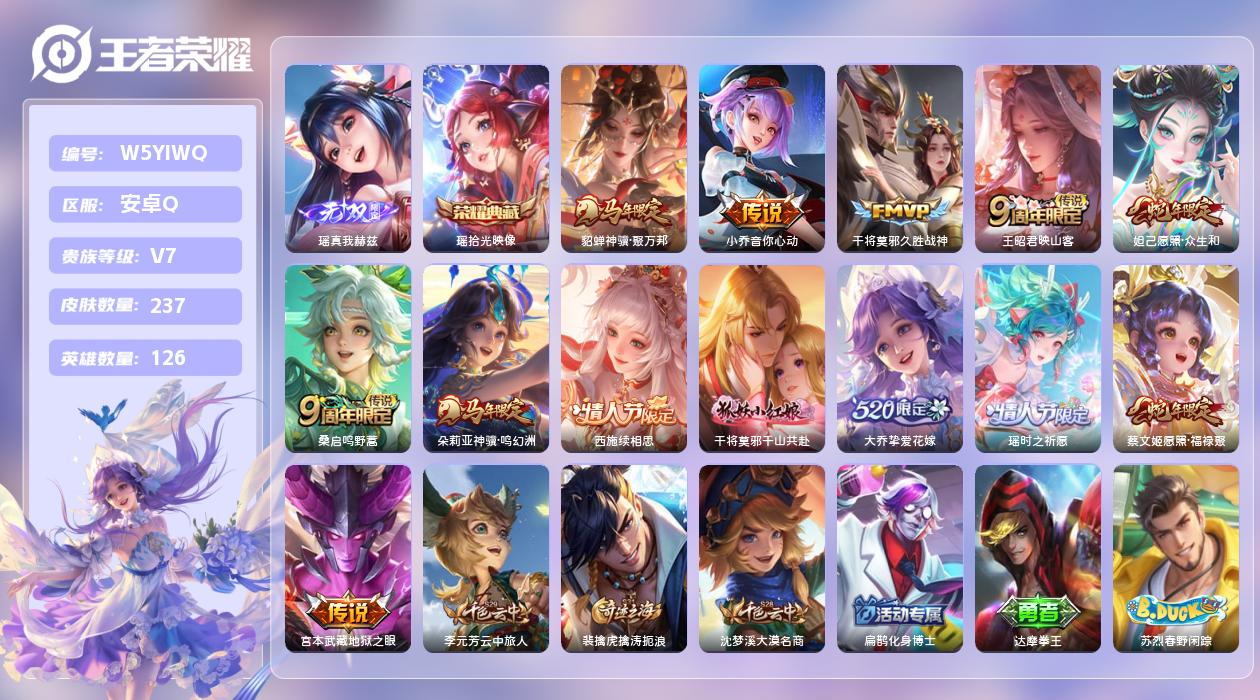Click the 苏烈春野闲踪 B.Duck skin
The image size is (1260, 700).
(1176, 558)
